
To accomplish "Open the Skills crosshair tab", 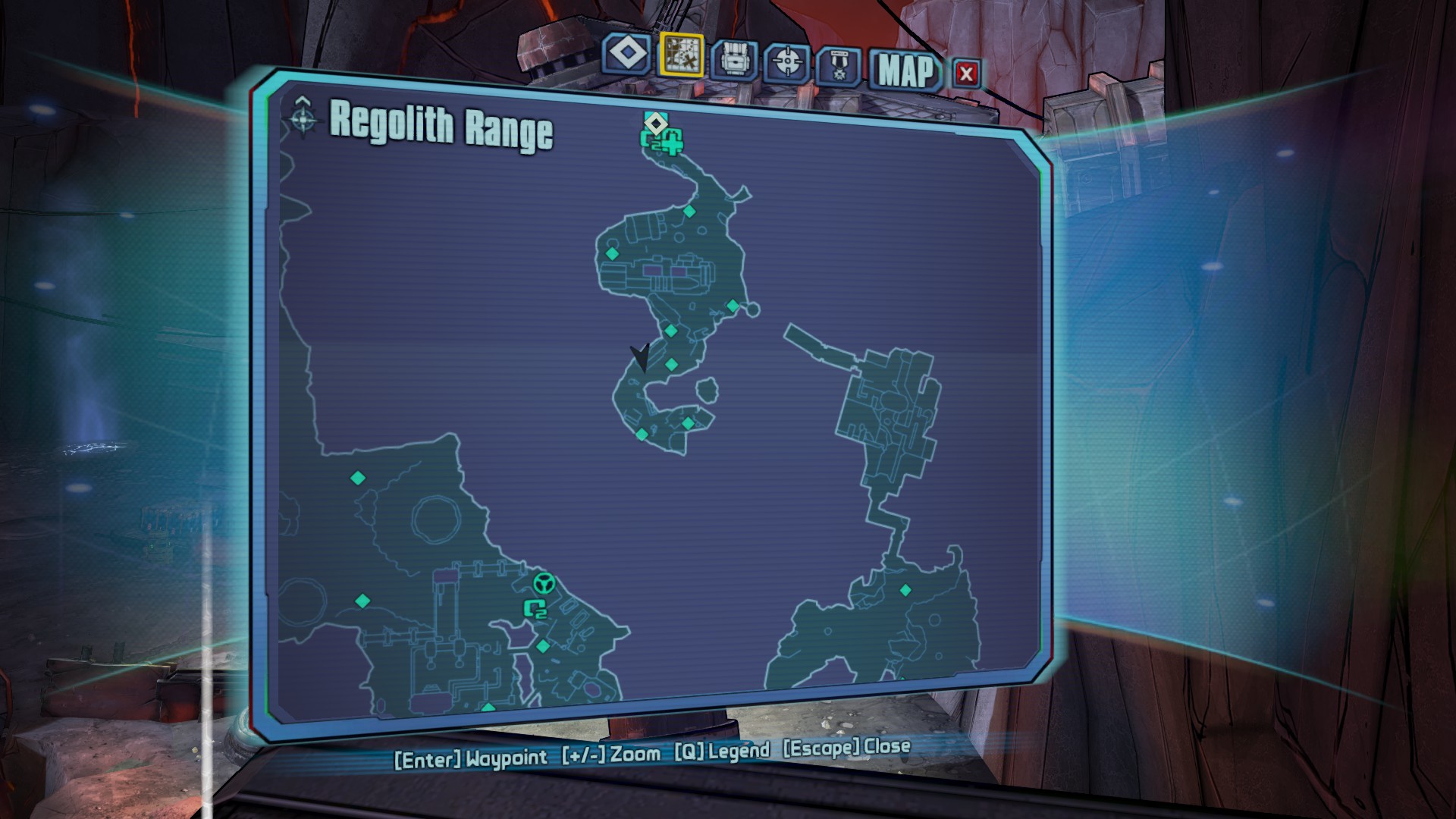I will (x=787, y=62).
